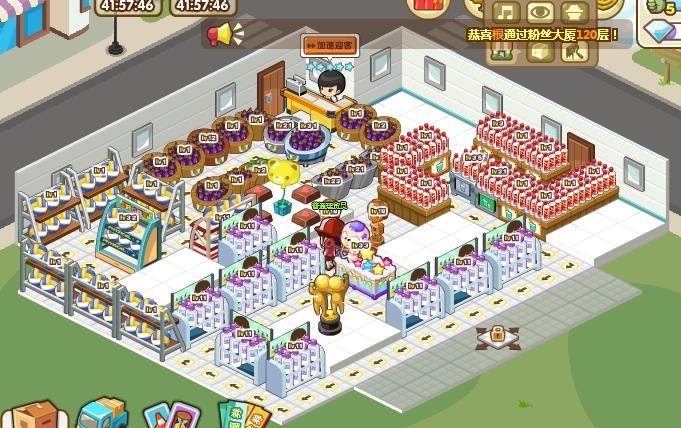681x428 pixels.
Task: Toggle the music note sound button
Action: coord(508,13)
